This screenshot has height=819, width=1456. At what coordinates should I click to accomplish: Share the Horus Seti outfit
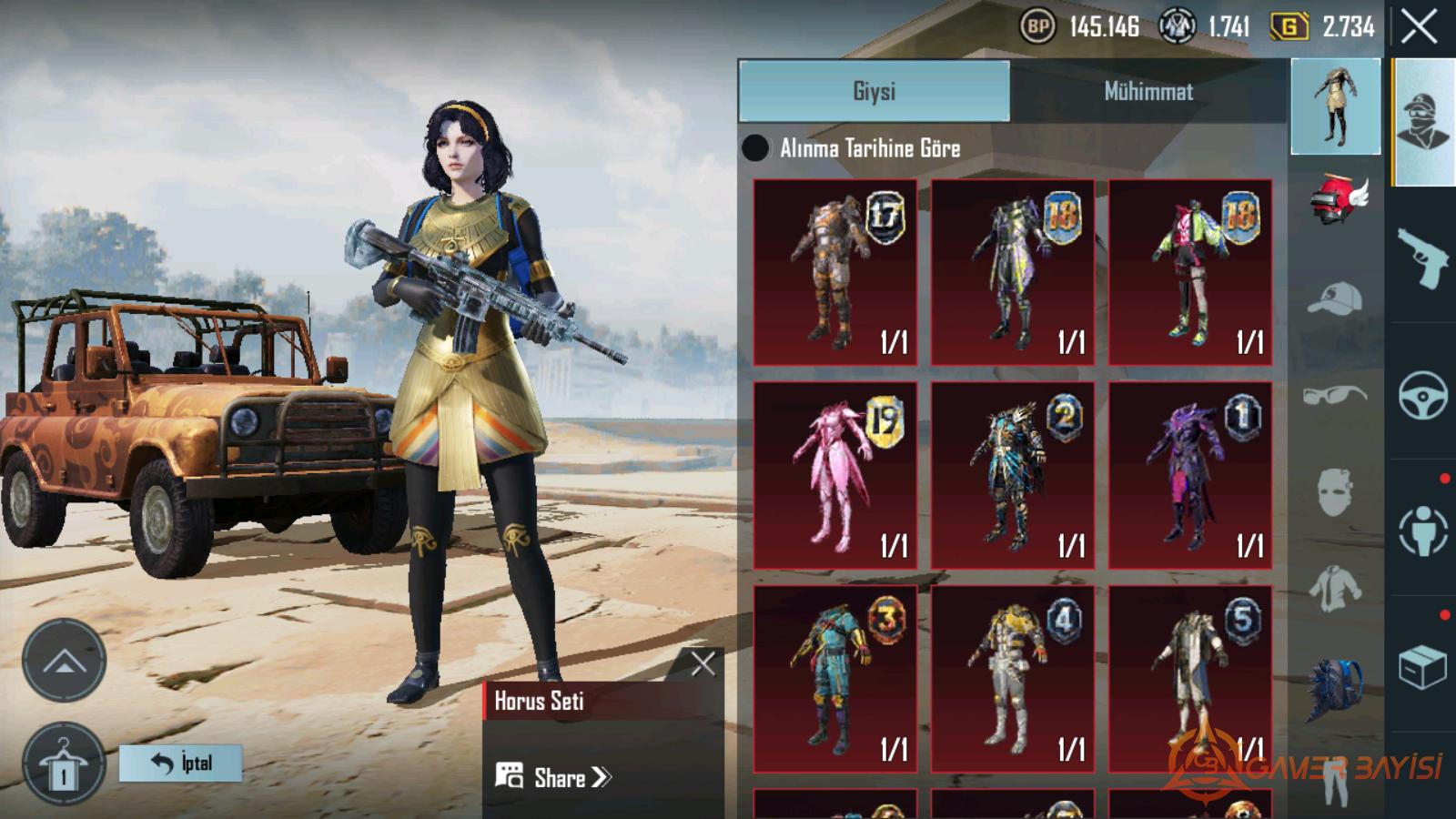(555, 777)
